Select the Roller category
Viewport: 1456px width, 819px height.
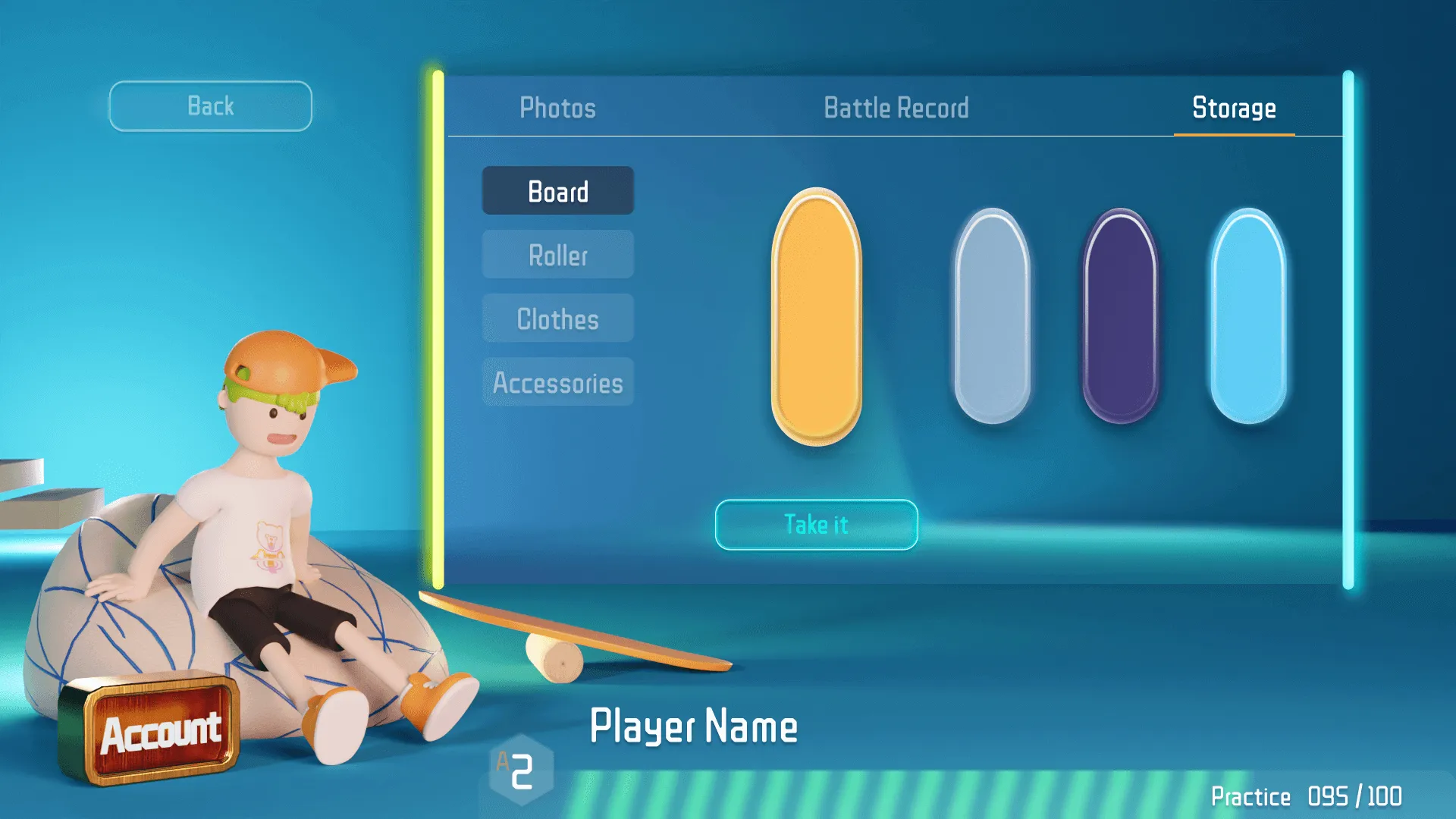557,256
